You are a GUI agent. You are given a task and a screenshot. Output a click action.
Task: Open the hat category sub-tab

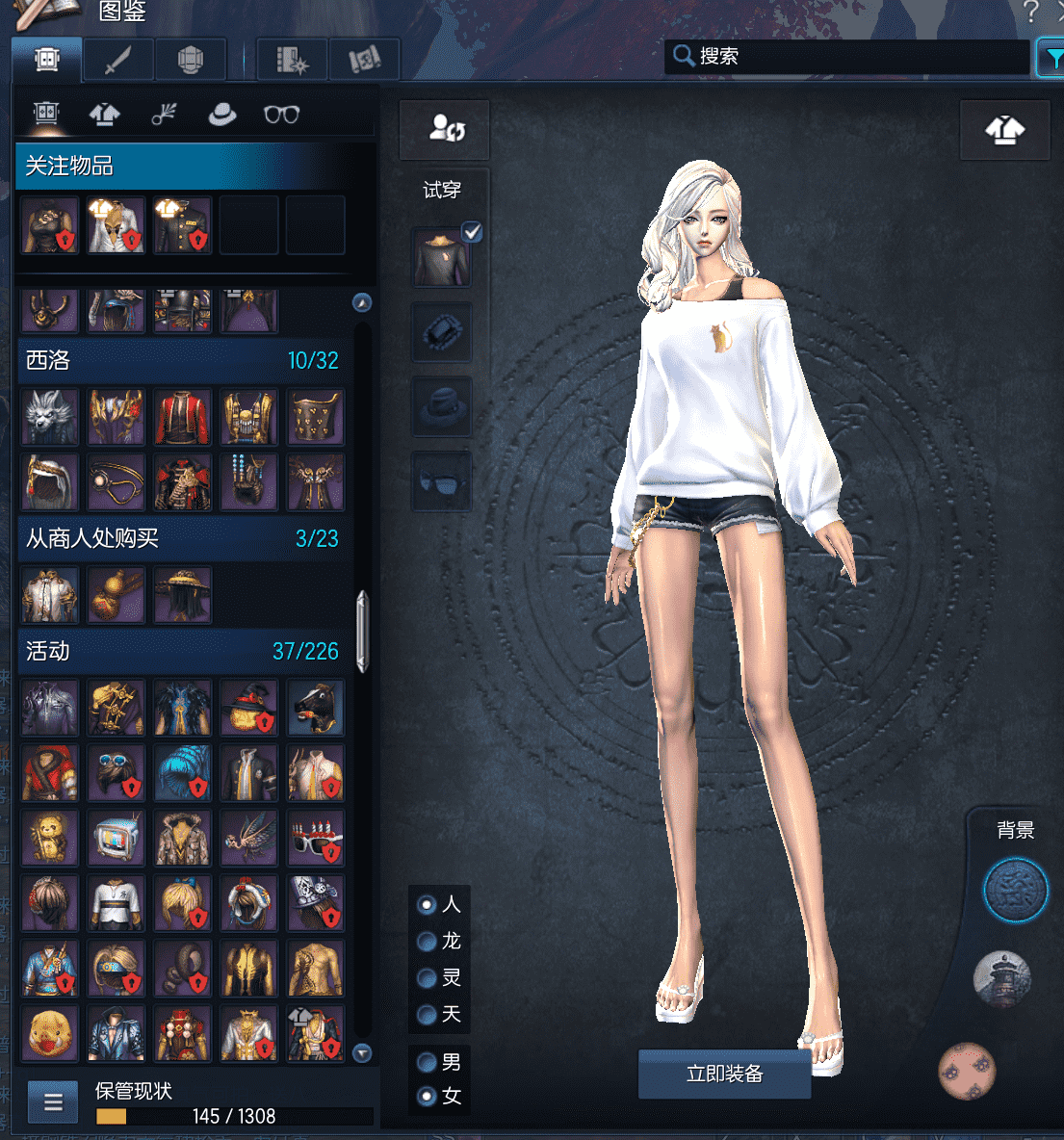click(x=222, y=115)
